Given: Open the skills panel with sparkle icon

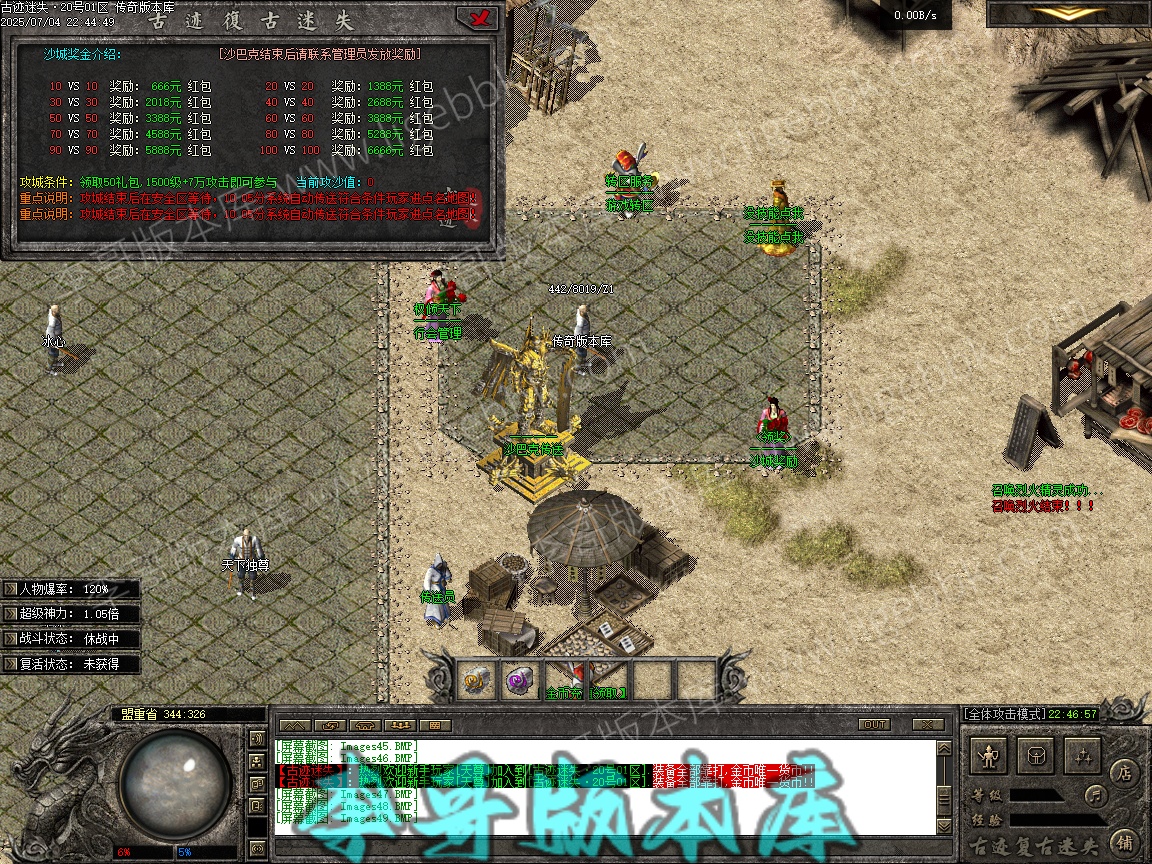Looking at the screenshot, I should [1083, 756].
